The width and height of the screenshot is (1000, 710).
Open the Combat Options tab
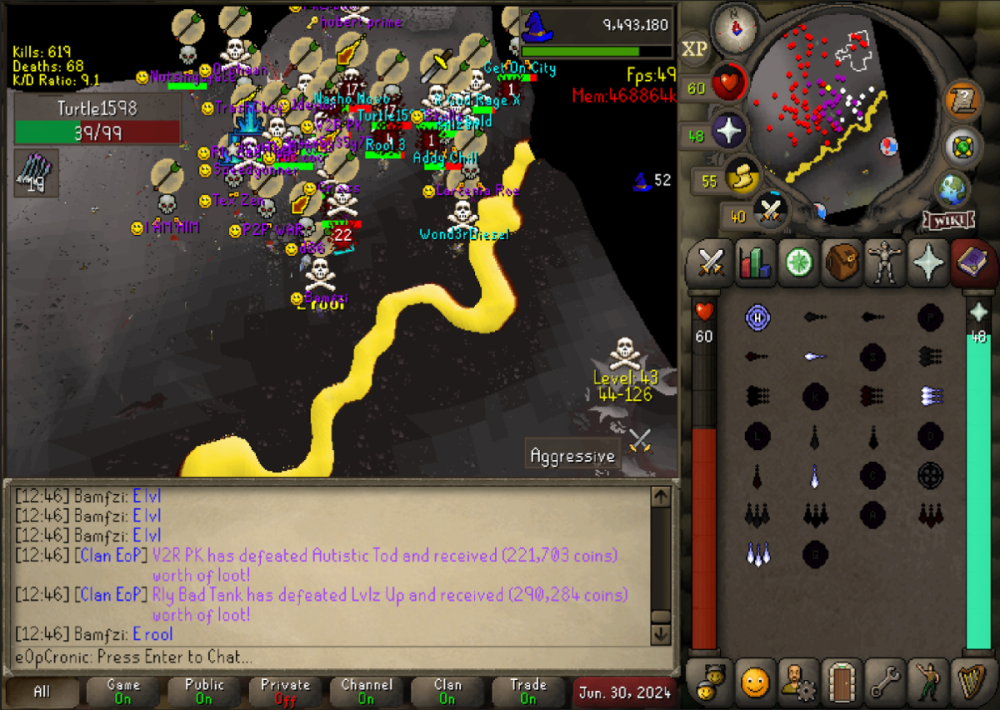click(710, 263)
